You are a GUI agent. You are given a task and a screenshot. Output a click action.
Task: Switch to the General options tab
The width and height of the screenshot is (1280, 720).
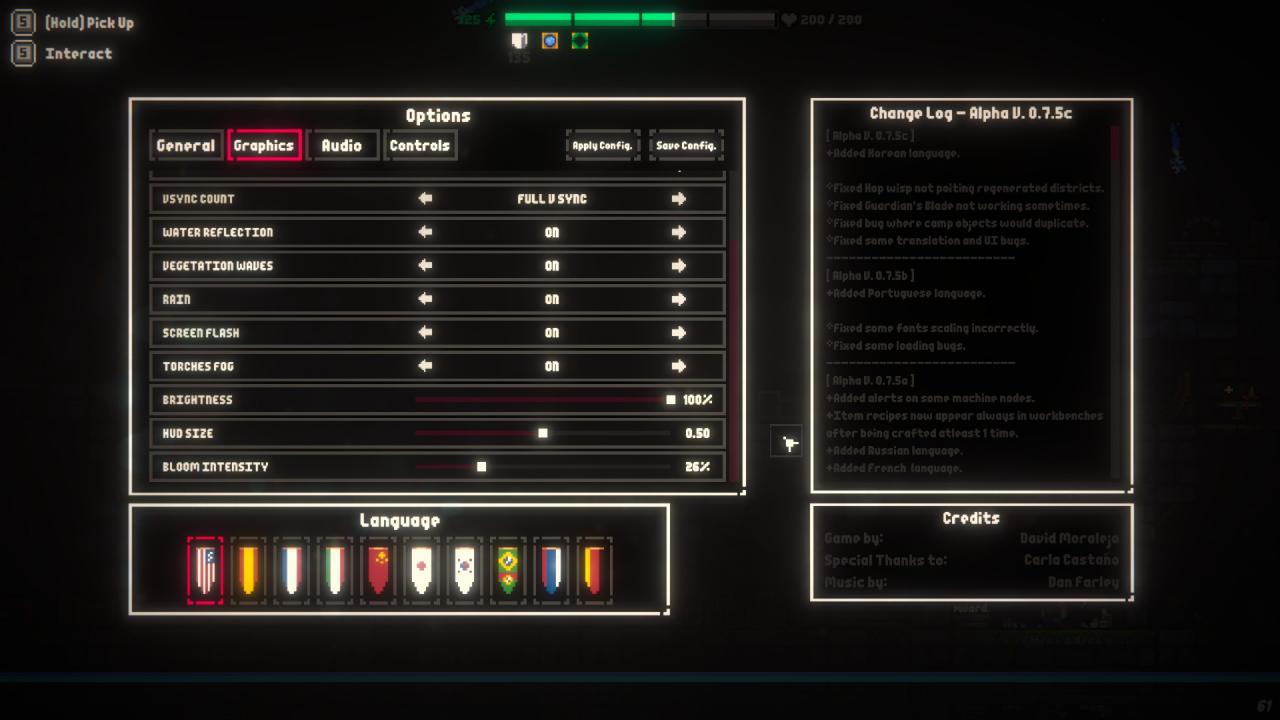click(x=186, y=145)
